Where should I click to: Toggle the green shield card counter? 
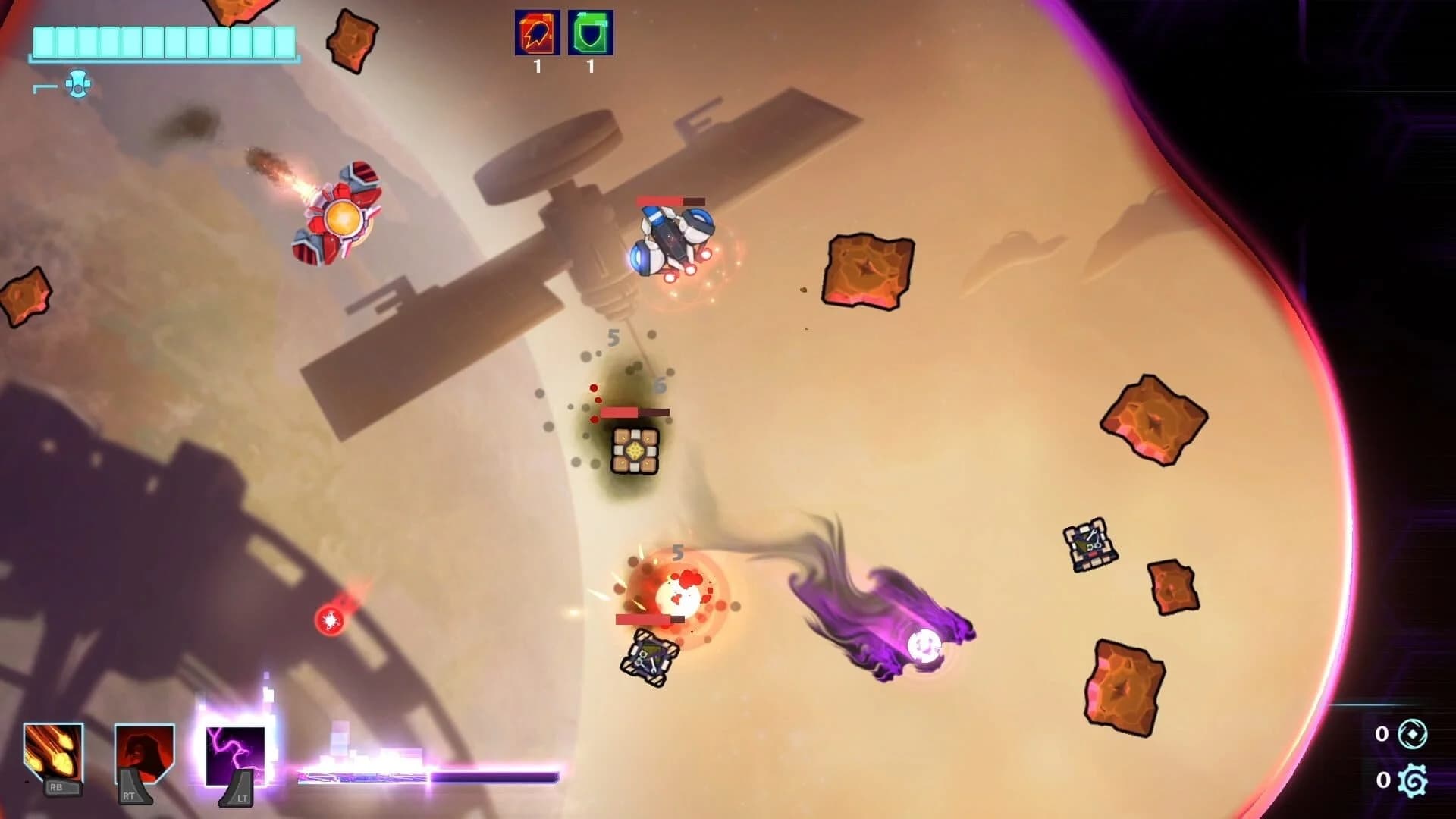pyautogui.click(x=590, y=67)
